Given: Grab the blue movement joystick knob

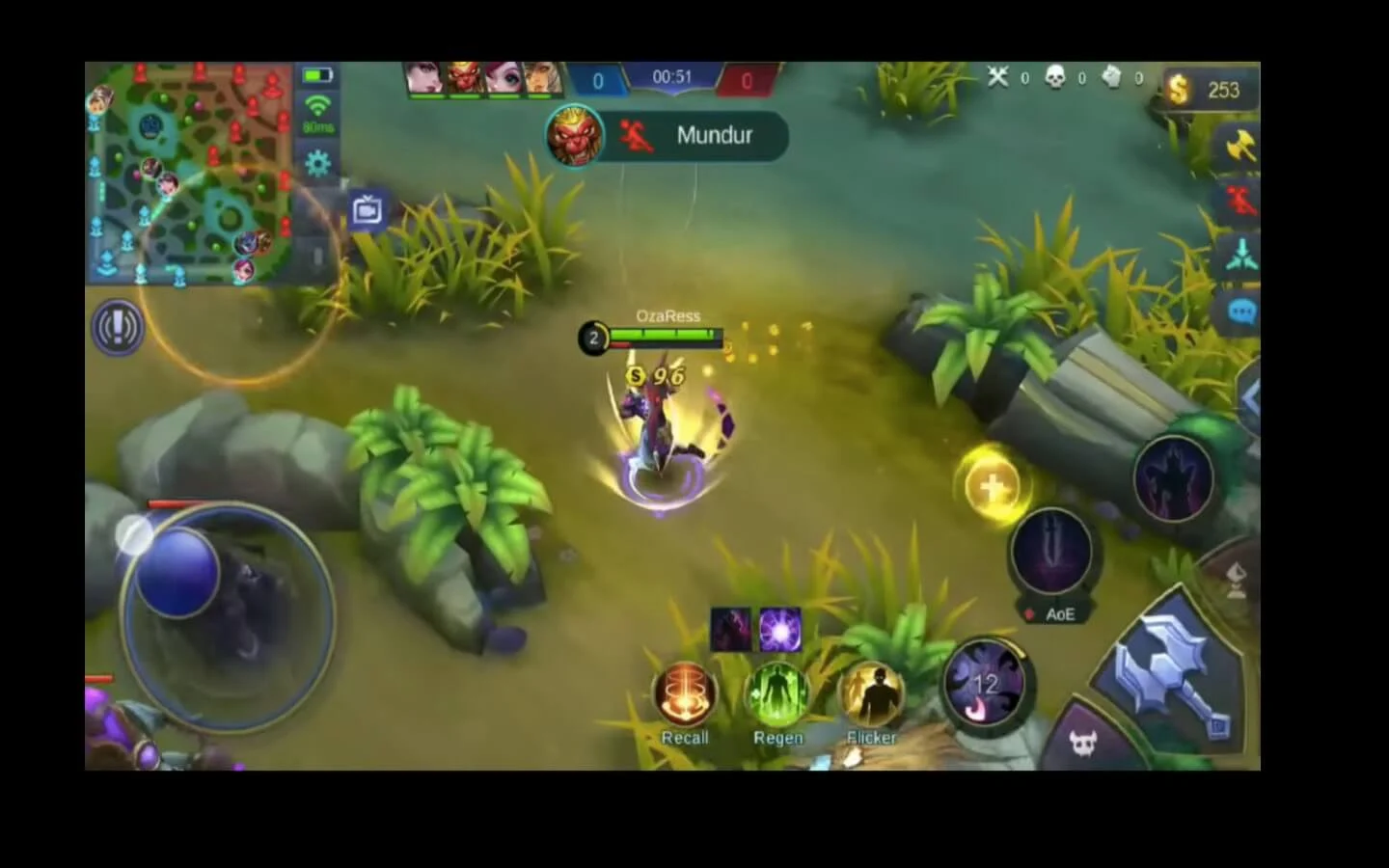Looking at the screenshot, I should pyautogui.click(x=177, y=571).
